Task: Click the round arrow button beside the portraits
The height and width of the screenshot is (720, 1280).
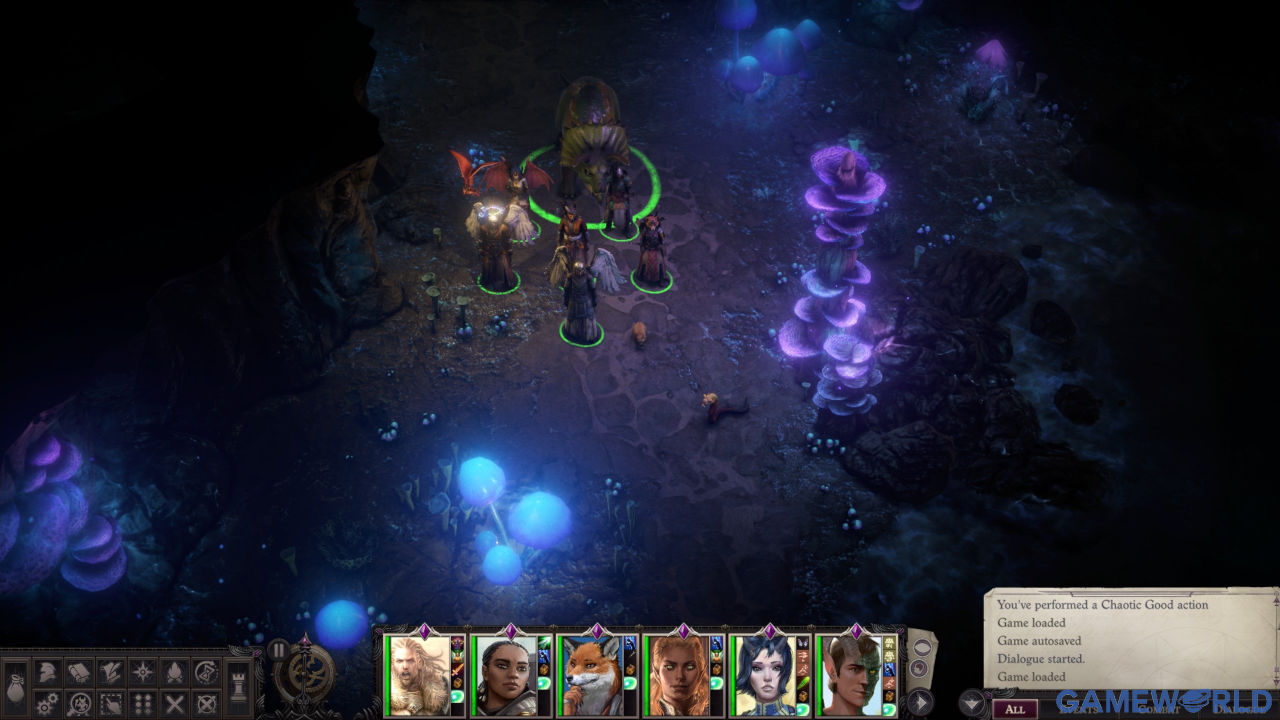Action: 921,701
